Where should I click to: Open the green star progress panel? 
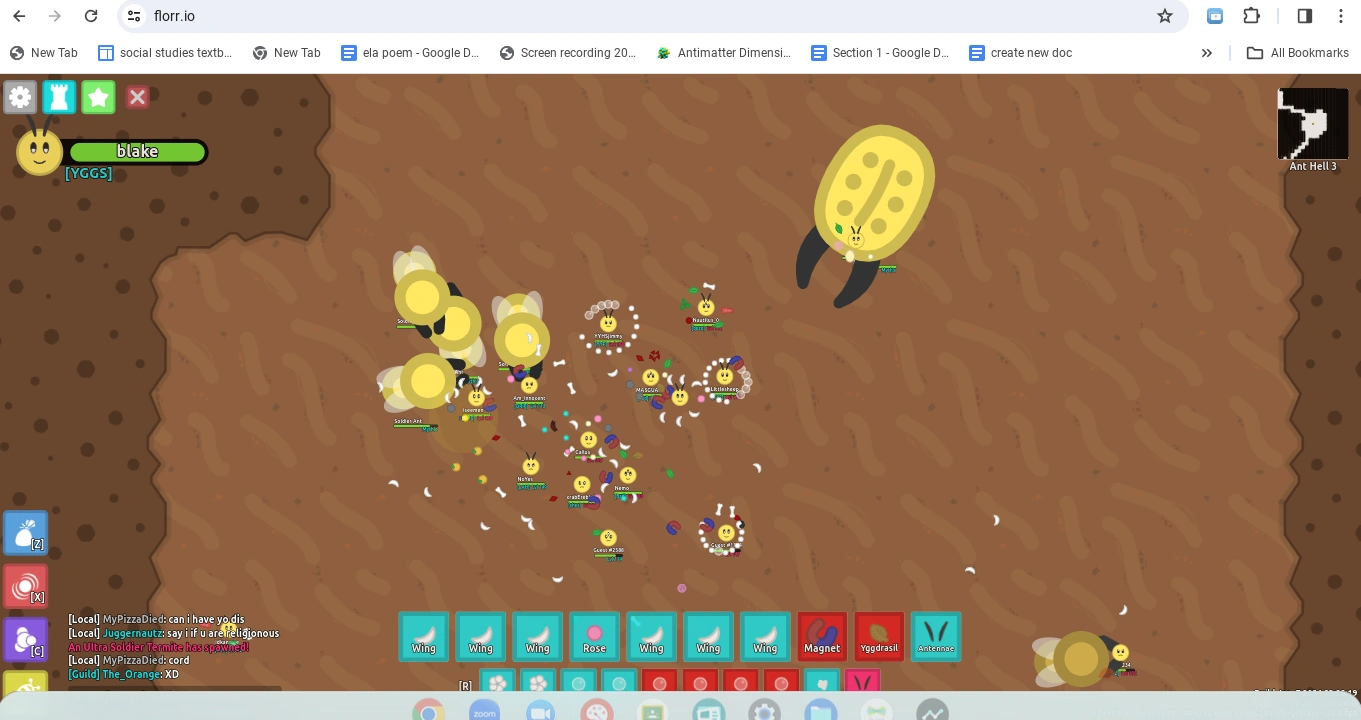98,97
